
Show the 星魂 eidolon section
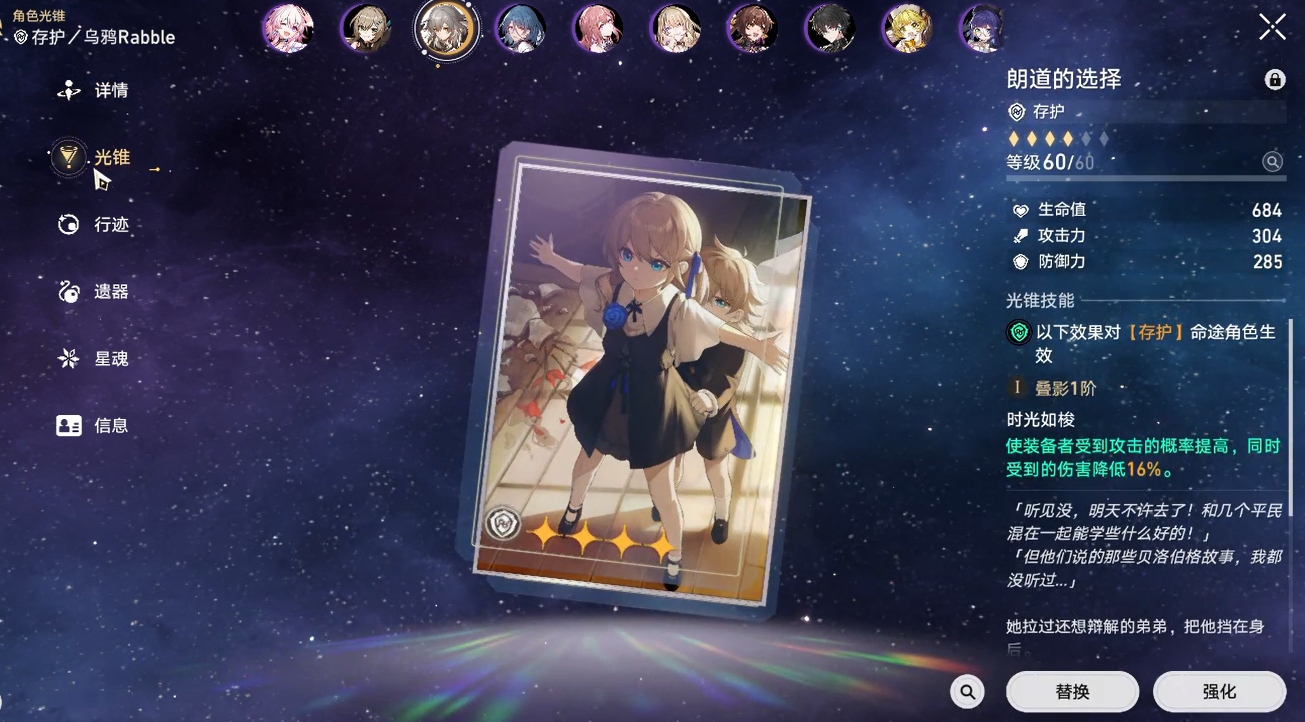[x=95, y=359]
